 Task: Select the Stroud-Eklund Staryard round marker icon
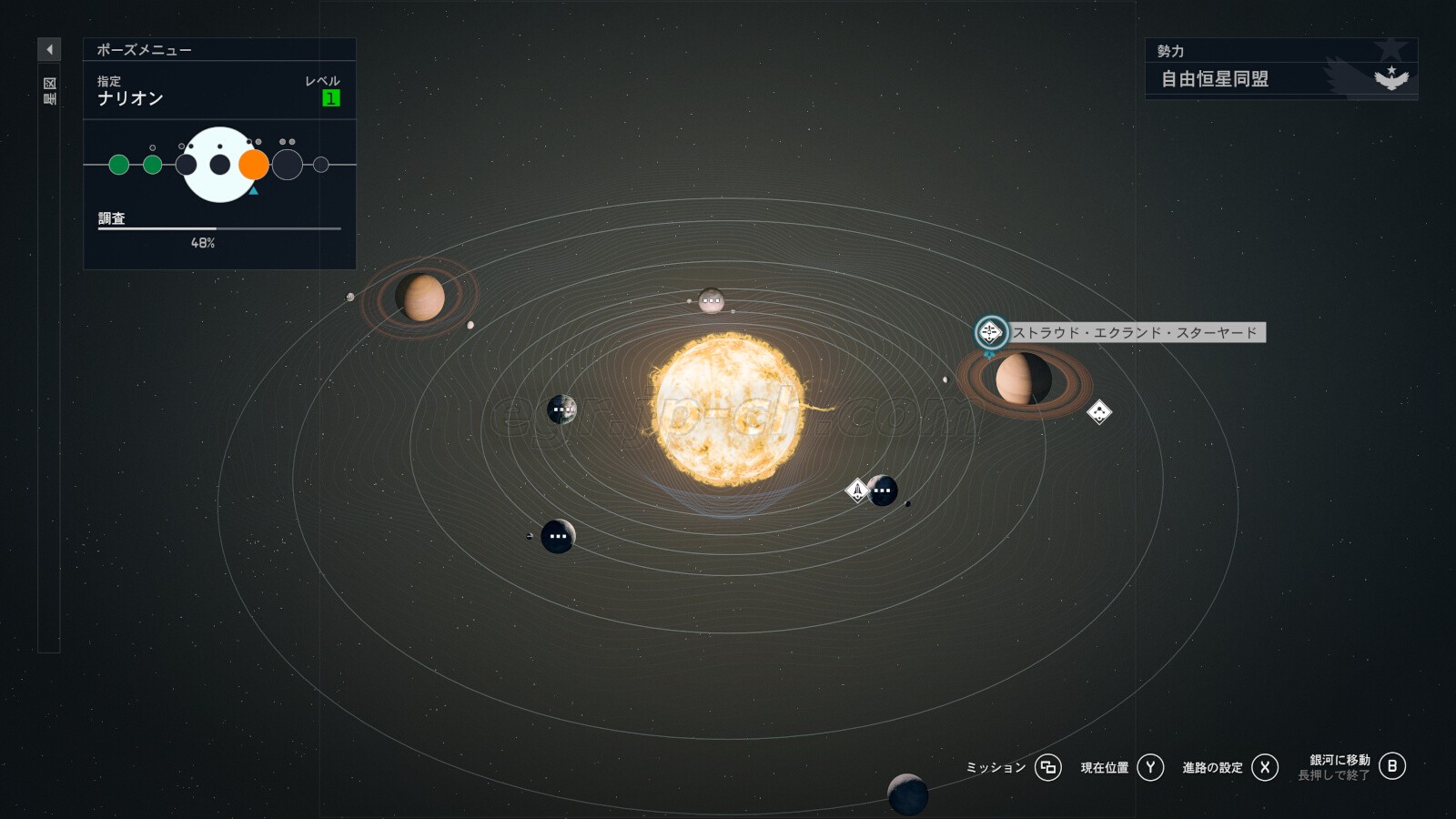pyautogui.click(x=990, y=332)
